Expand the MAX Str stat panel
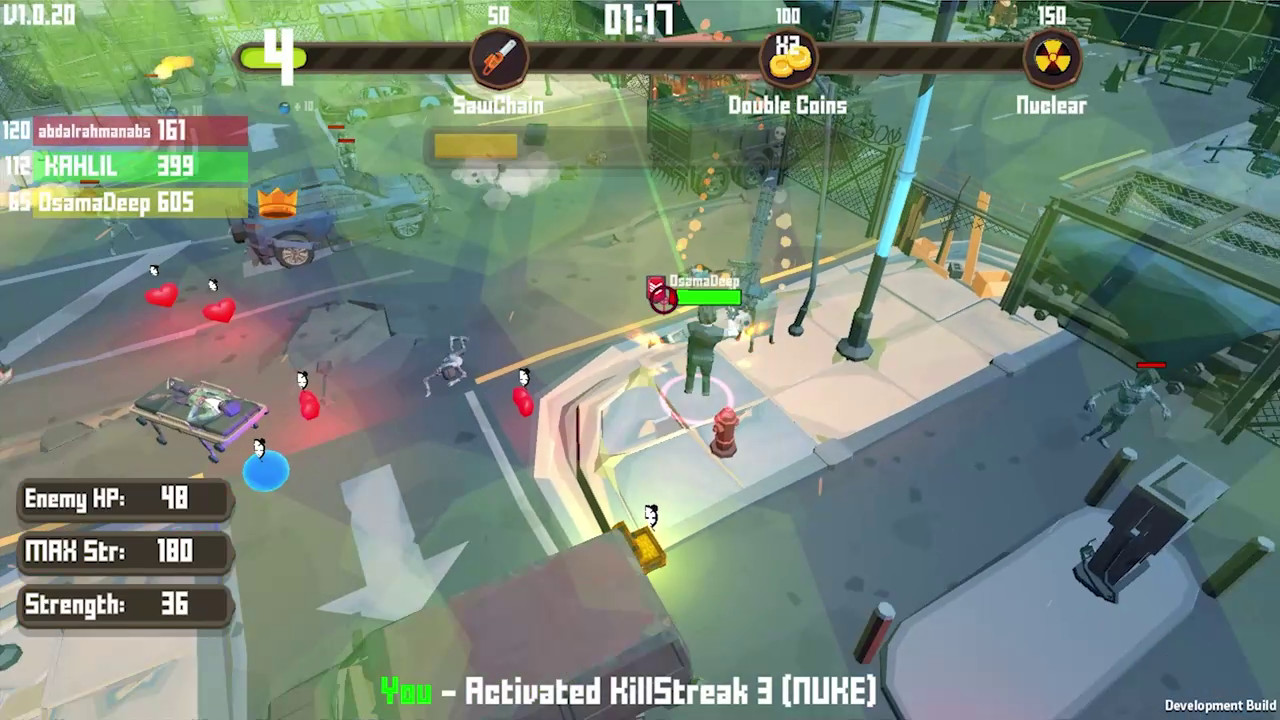Image resolution: width=1280 pixels, height=720 pixels. 120,551
